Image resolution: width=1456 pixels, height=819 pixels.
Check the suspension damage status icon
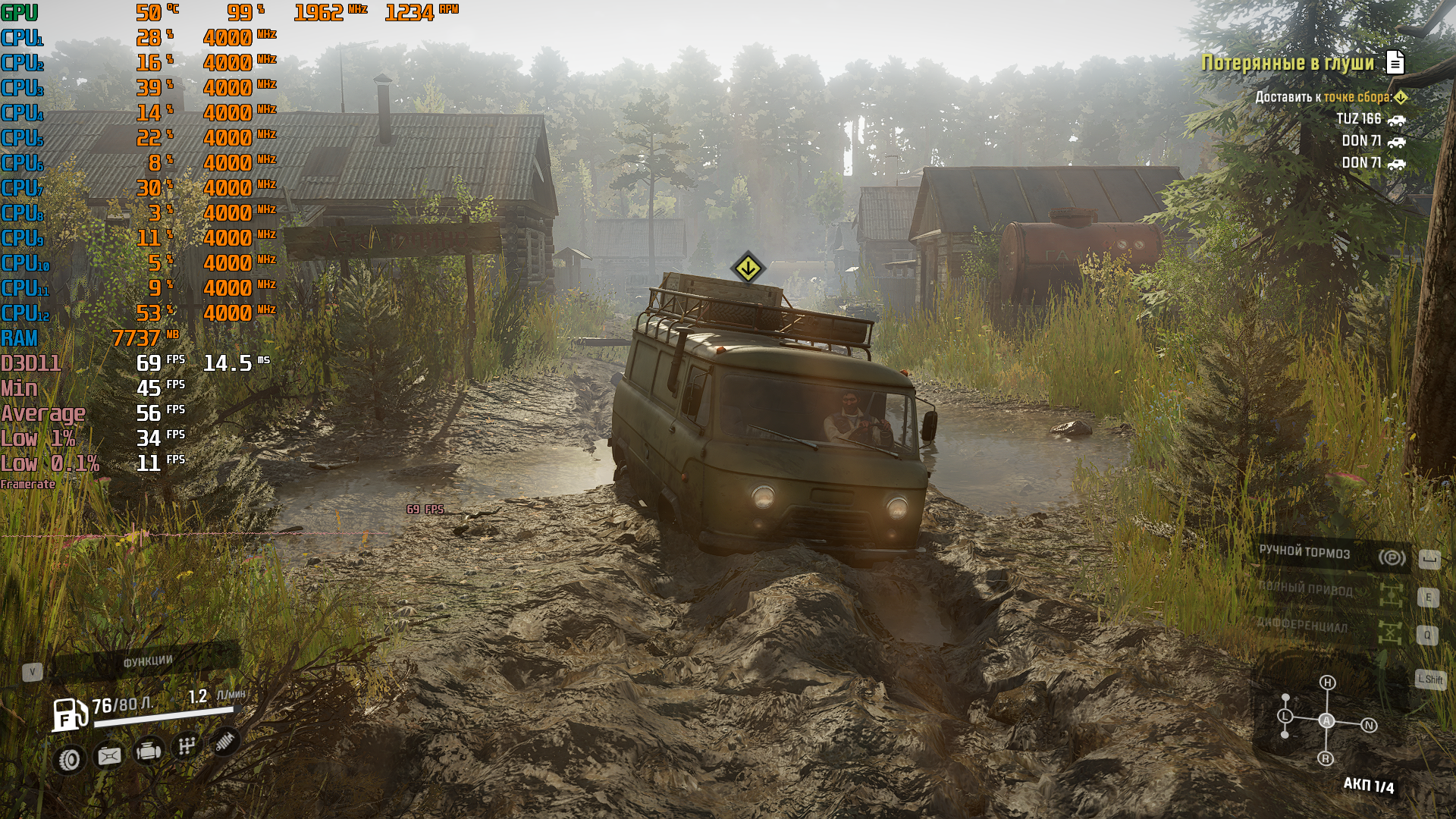point(224,741)
